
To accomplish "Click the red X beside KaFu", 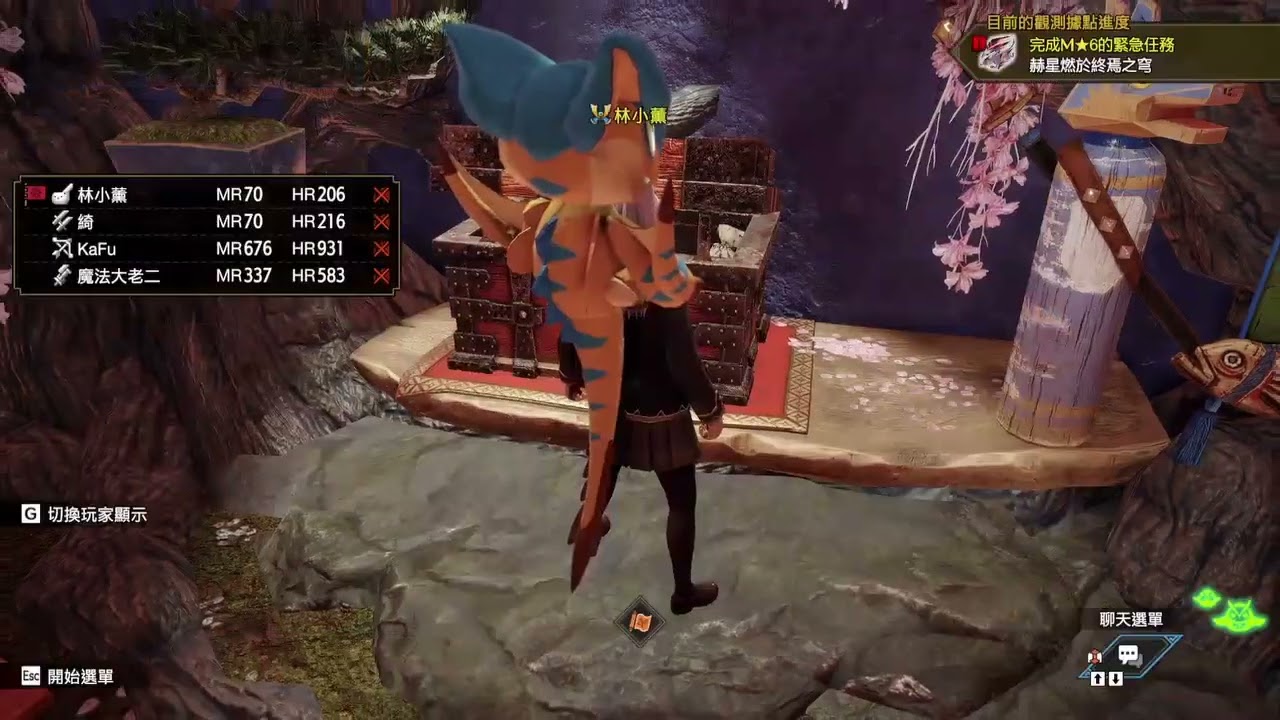I will (x=381, y=249).
